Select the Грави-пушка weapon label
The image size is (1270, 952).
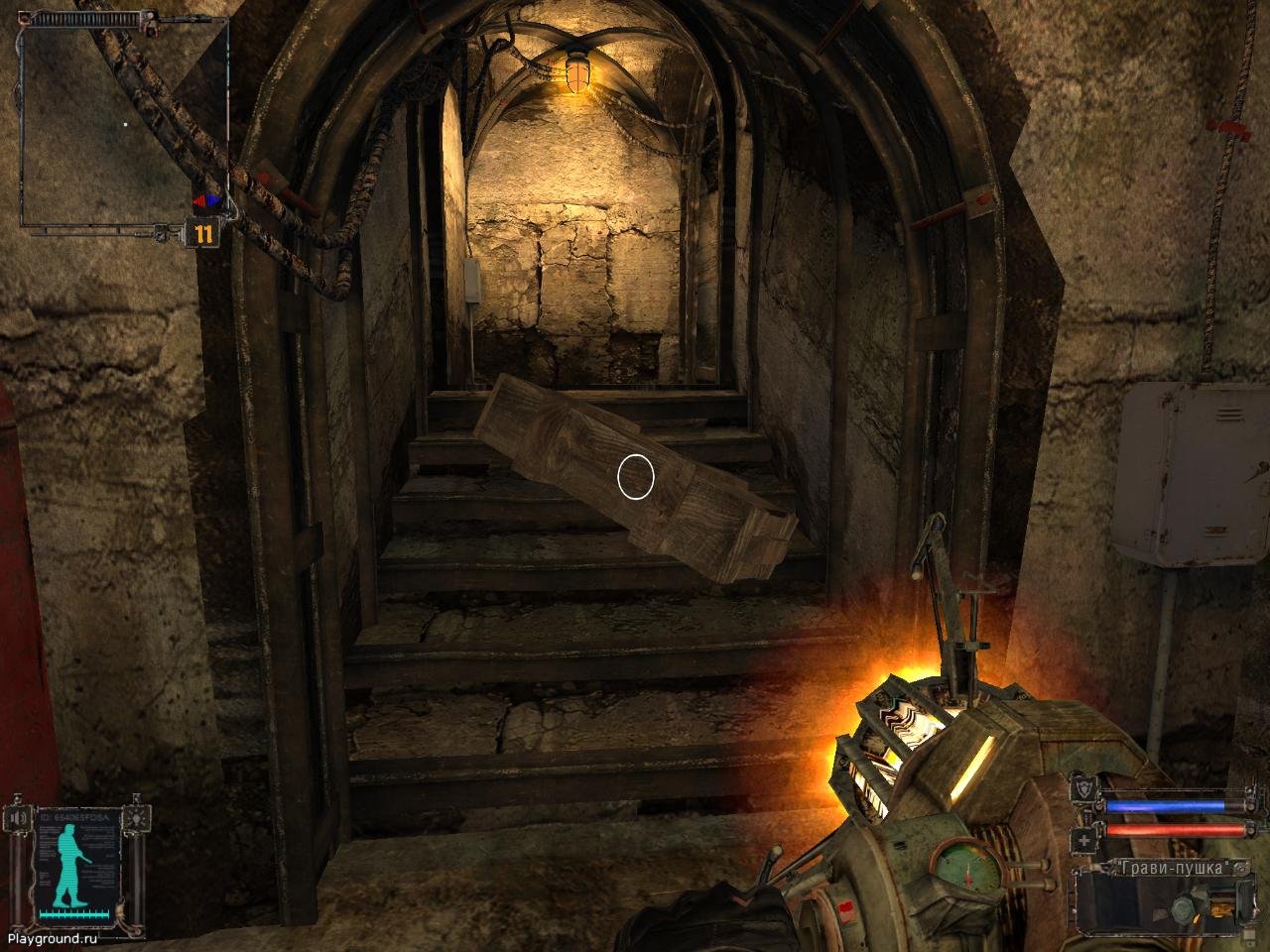click(x=1171, y=867)
